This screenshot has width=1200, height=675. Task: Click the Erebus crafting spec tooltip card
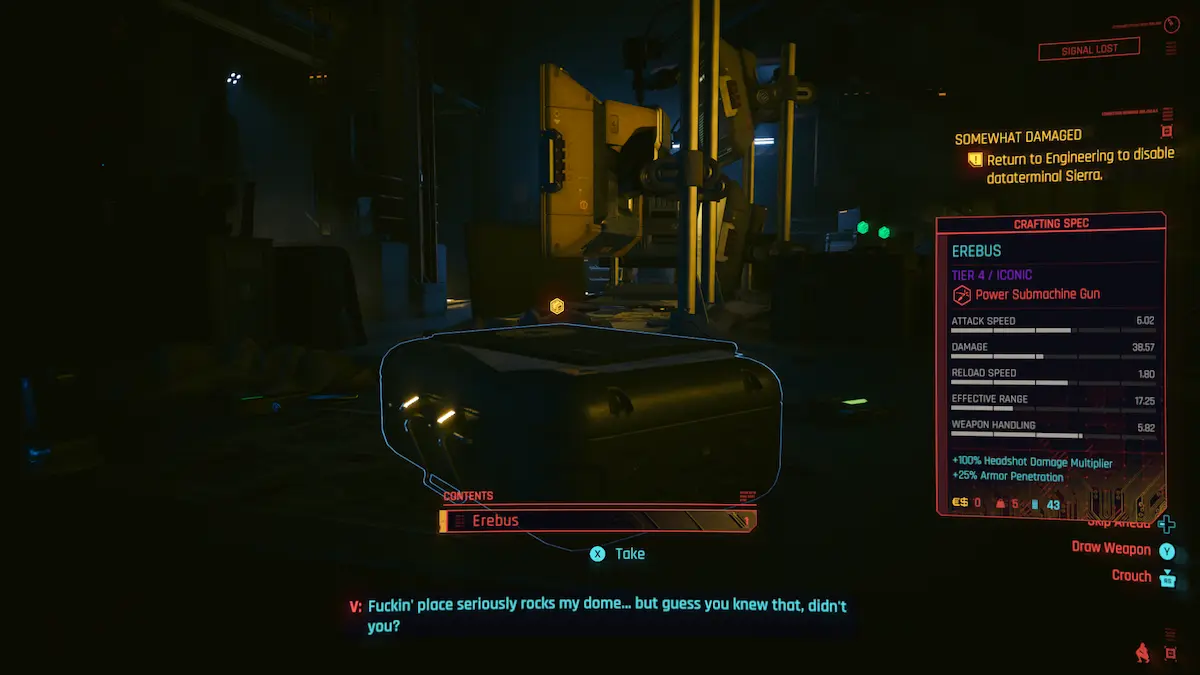(x=1050, y=365)
